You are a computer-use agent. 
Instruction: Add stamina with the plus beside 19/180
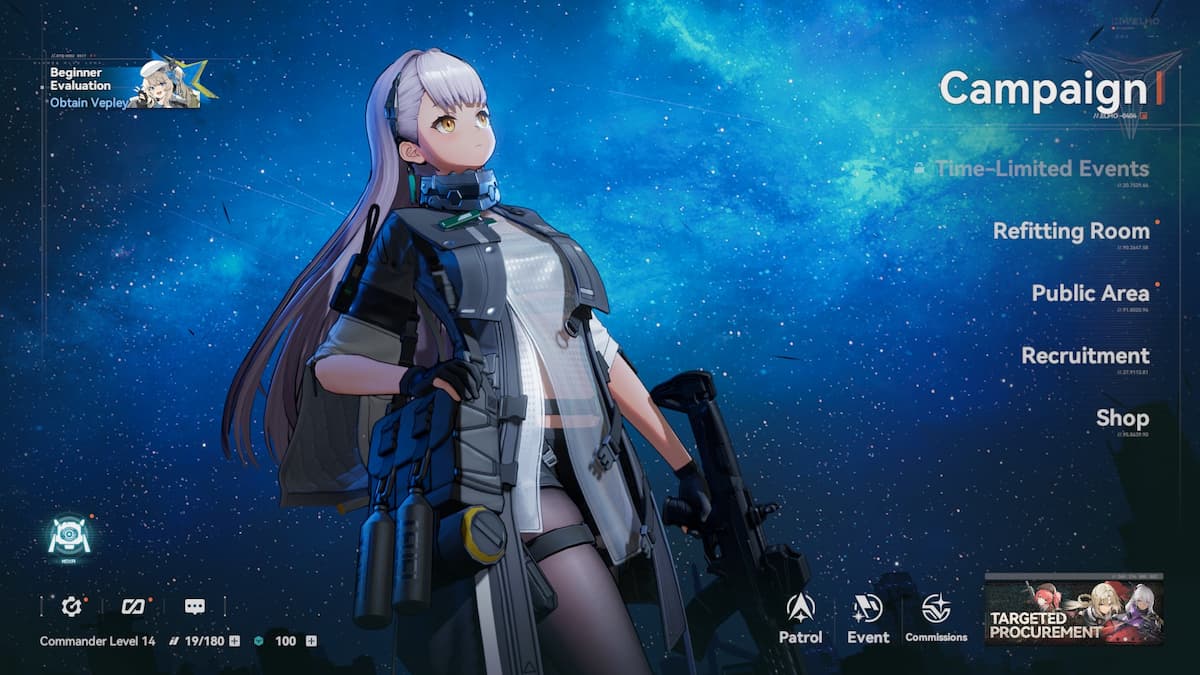pos(234,641)
